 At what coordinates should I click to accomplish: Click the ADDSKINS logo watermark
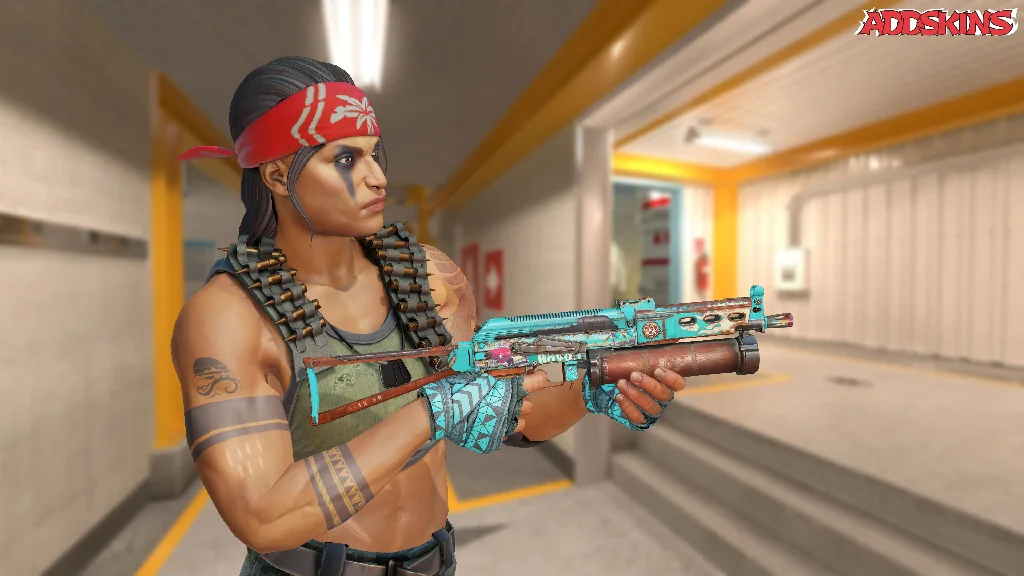[937, 22]
